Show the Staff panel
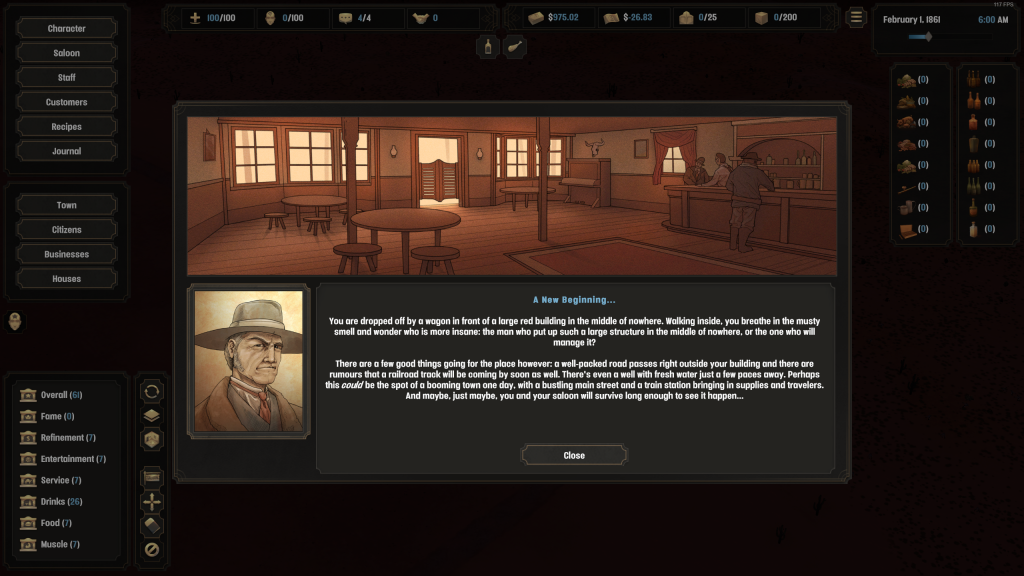The image size is (1024, 576). tap(67, 78)
